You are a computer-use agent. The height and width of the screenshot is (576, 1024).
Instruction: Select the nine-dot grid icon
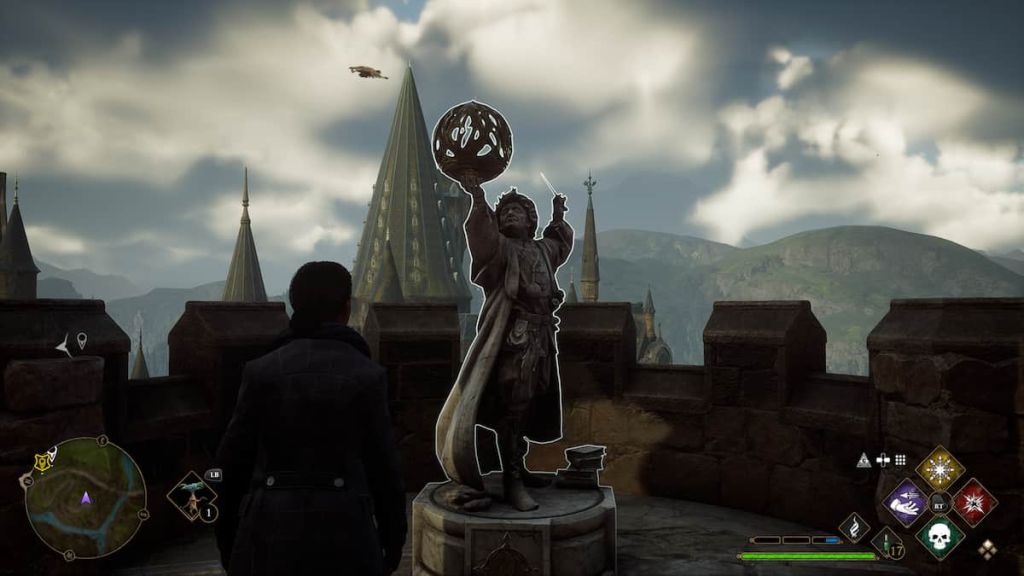tap(900, 460)
